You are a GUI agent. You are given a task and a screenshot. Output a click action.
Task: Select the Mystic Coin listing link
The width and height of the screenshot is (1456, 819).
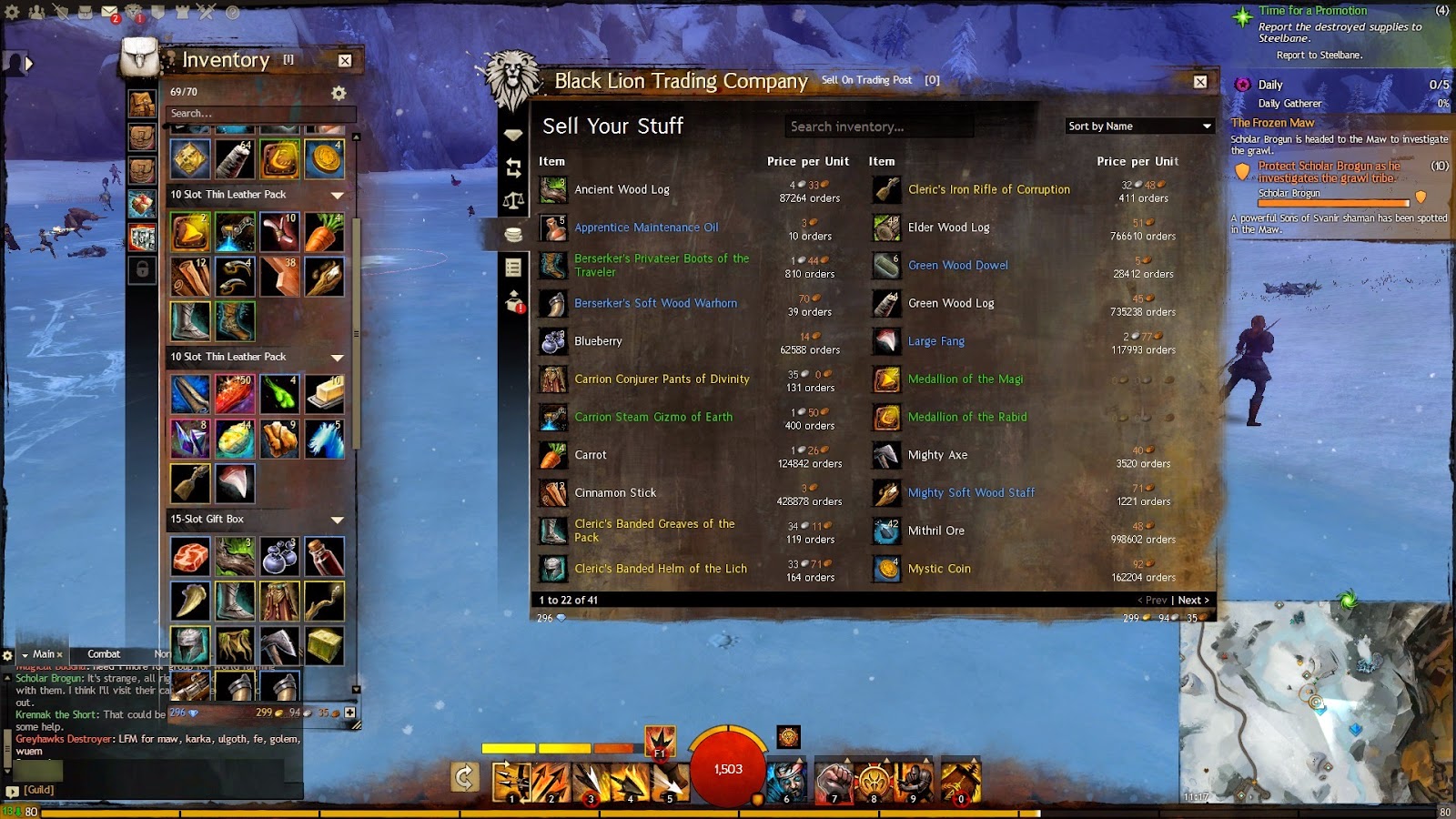939,568
